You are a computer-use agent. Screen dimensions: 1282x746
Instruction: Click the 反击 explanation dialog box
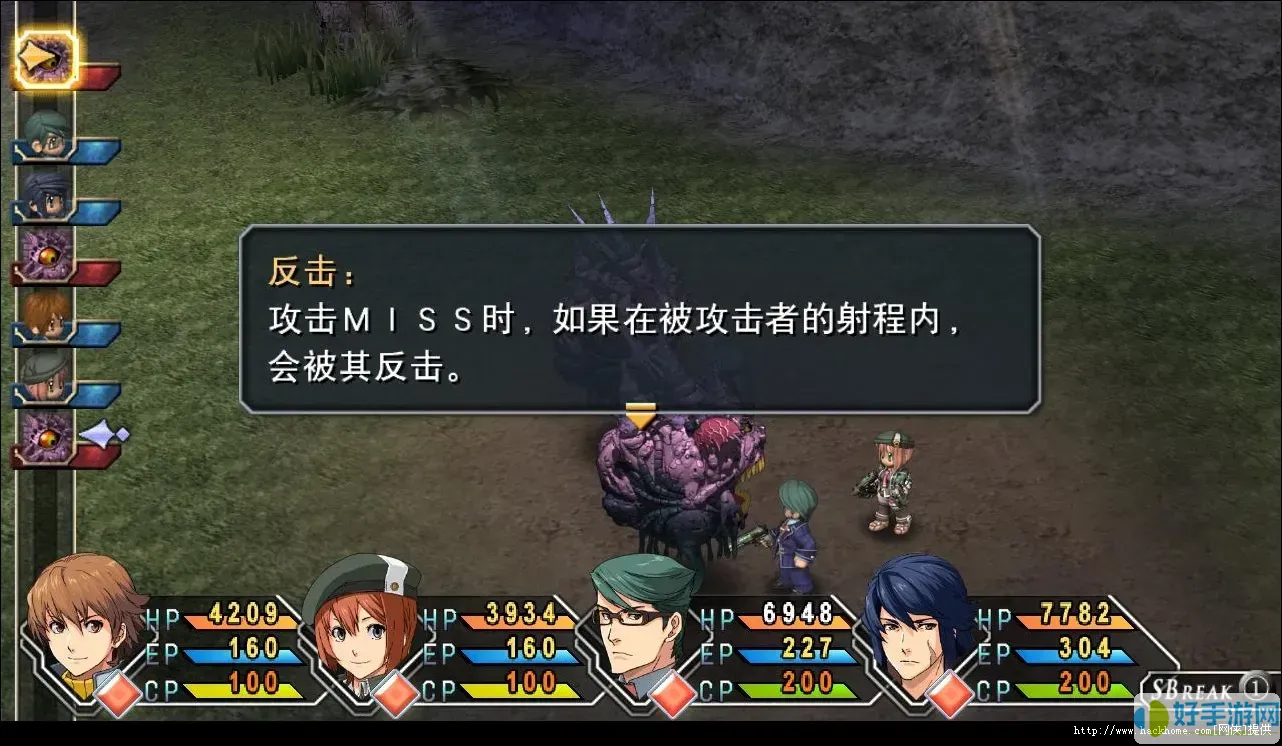640,320
